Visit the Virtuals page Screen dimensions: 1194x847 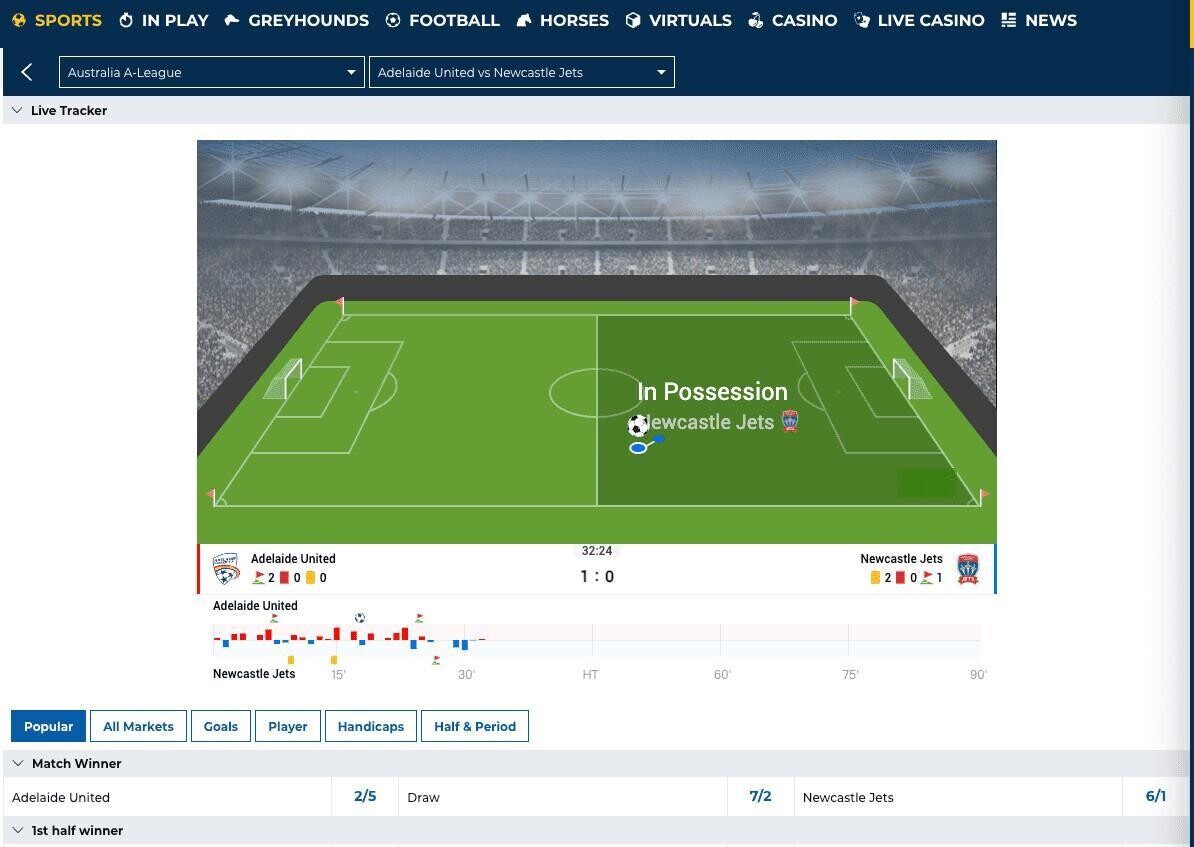[x=678, y=20]
